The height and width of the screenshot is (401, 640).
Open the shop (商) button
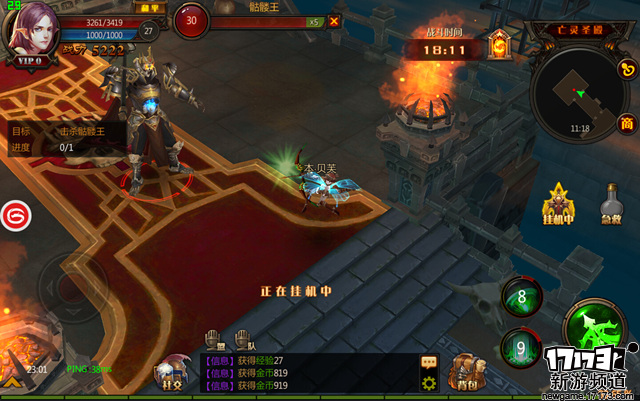coord(627,123)
